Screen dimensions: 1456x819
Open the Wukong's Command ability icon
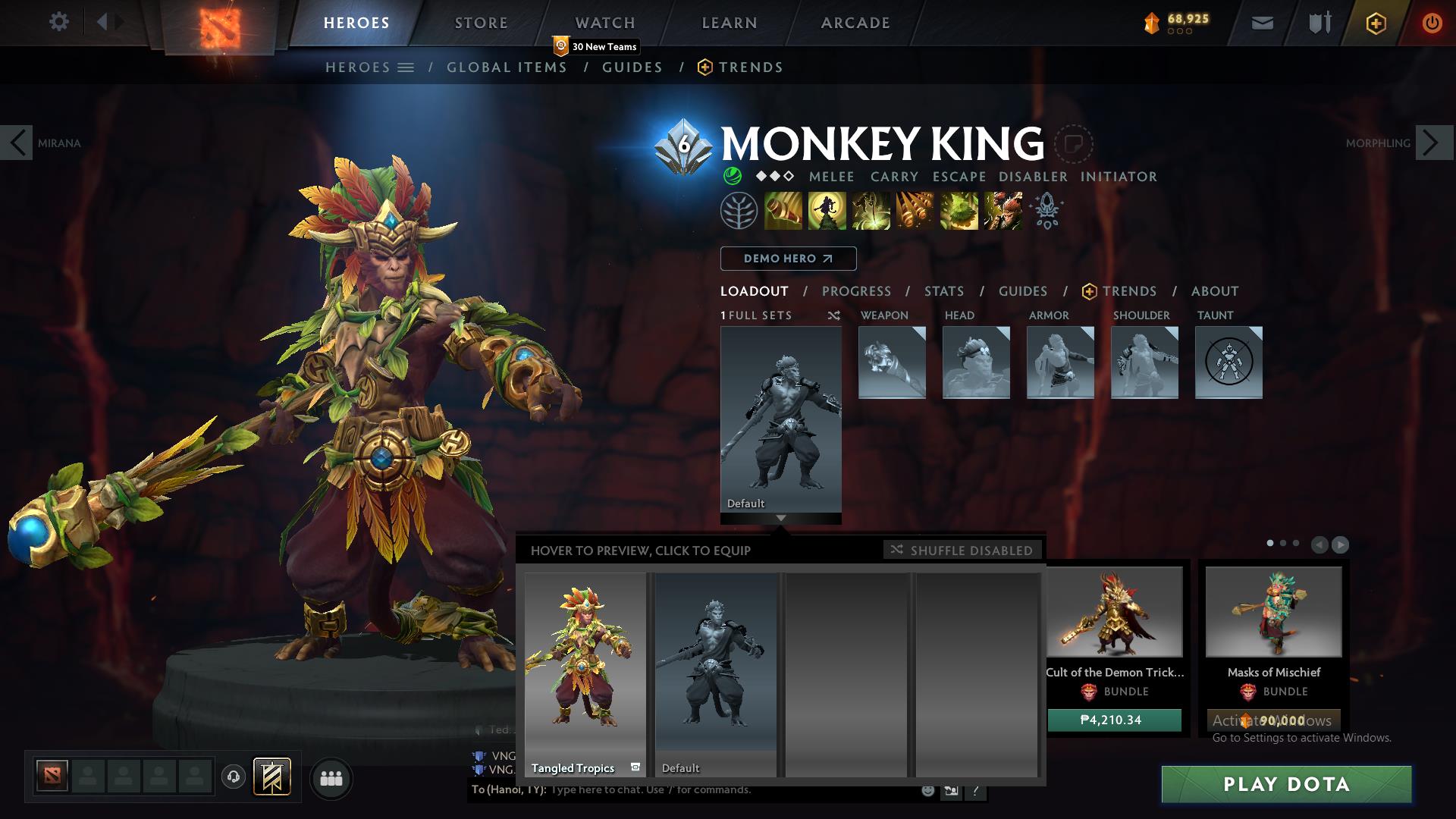tap(1001, 210)
